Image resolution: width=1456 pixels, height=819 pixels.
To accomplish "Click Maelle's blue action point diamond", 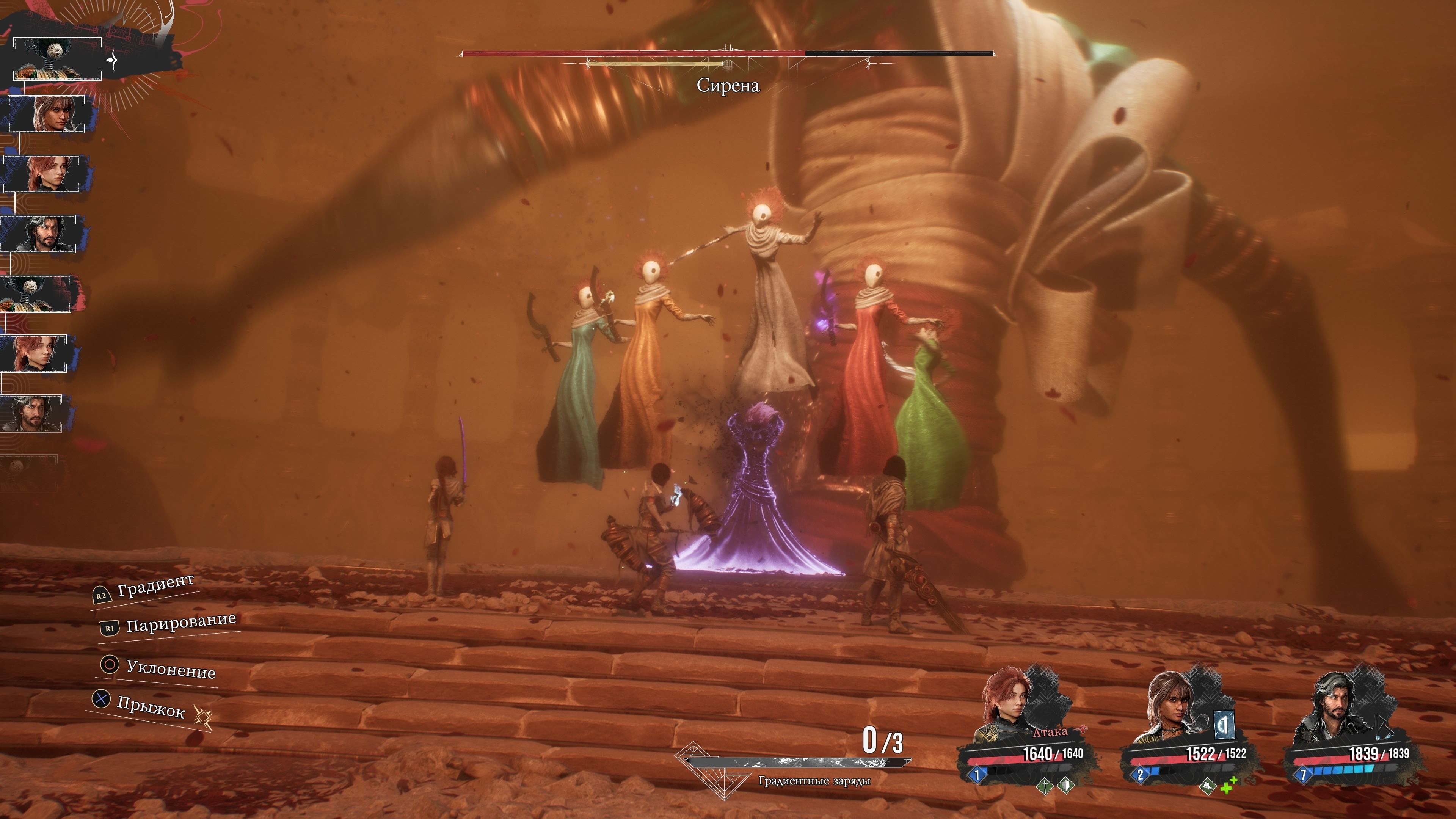I will tap(977, 774).
